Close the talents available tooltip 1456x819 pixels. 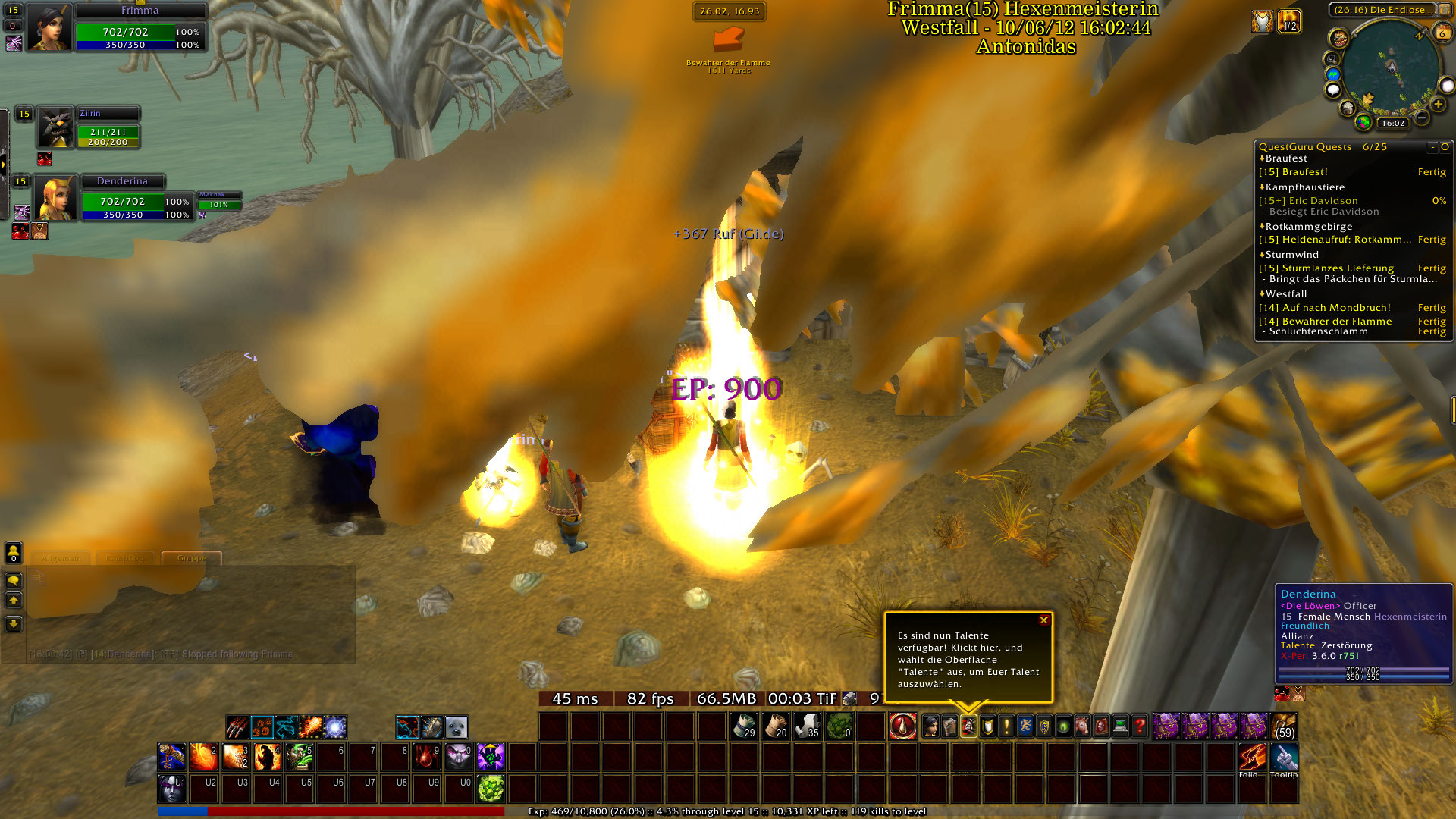[x=1043, y=620]
